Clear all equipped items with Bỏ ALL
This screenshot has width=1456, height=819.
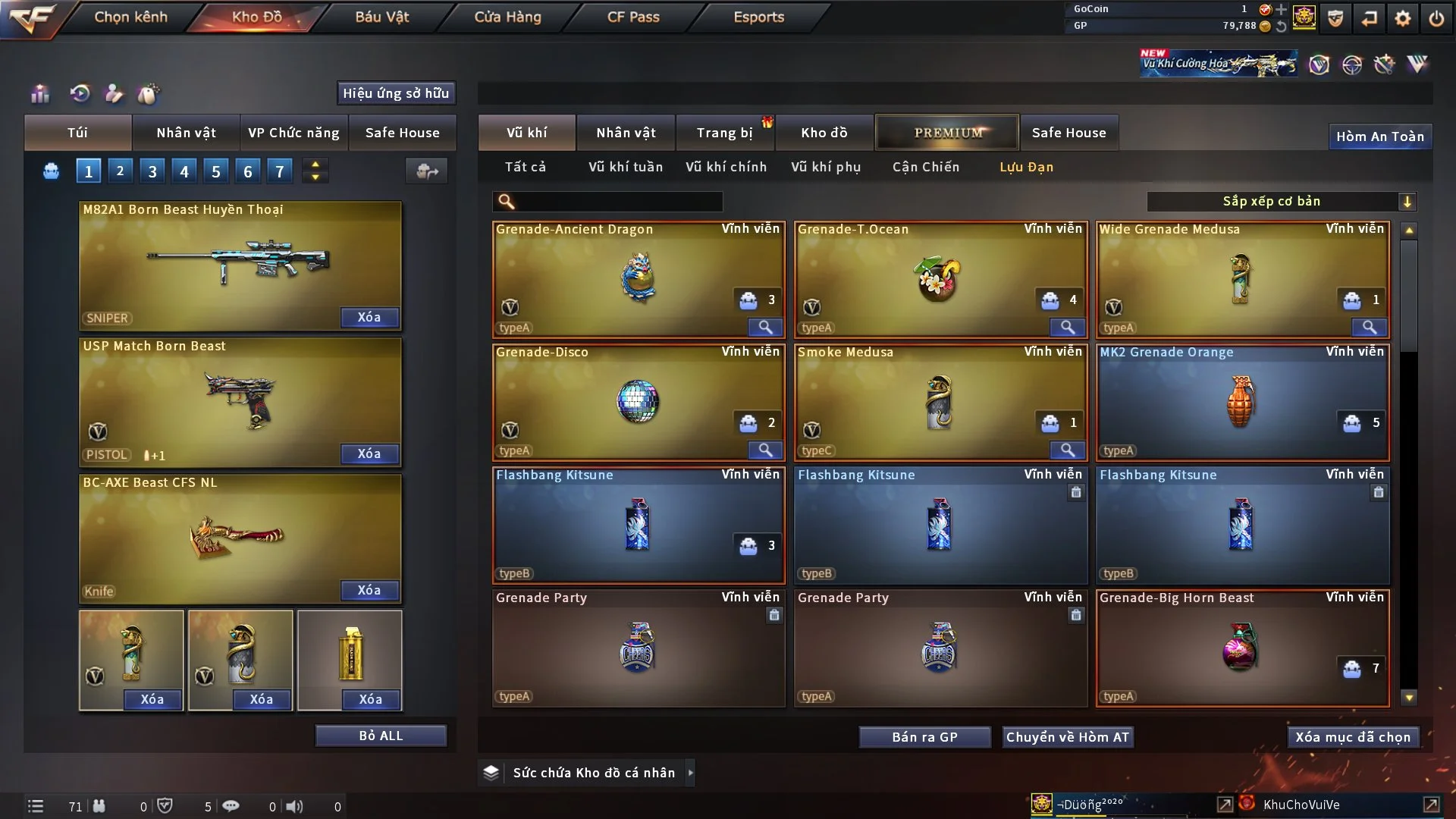pos(381,736)
